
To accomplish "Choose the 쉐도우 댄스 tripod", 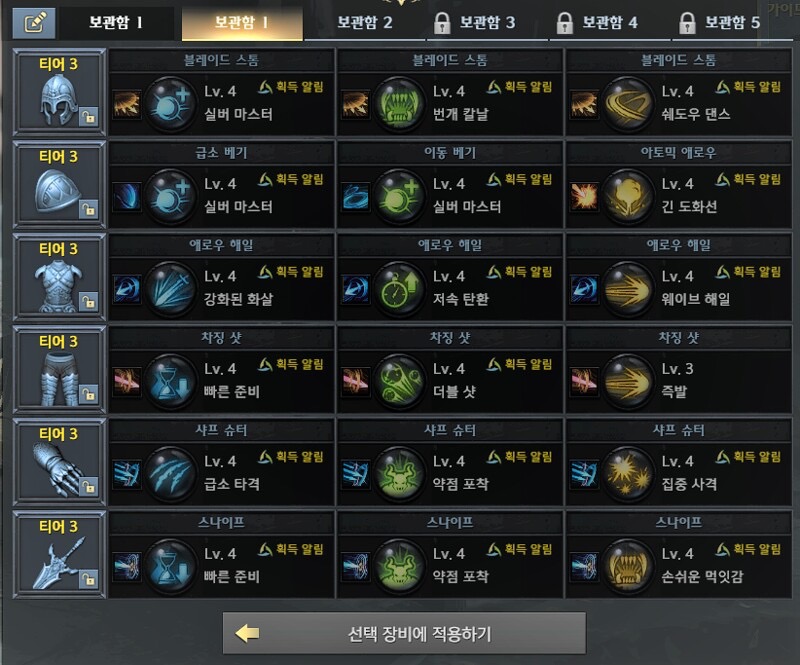I will [679, 103].
